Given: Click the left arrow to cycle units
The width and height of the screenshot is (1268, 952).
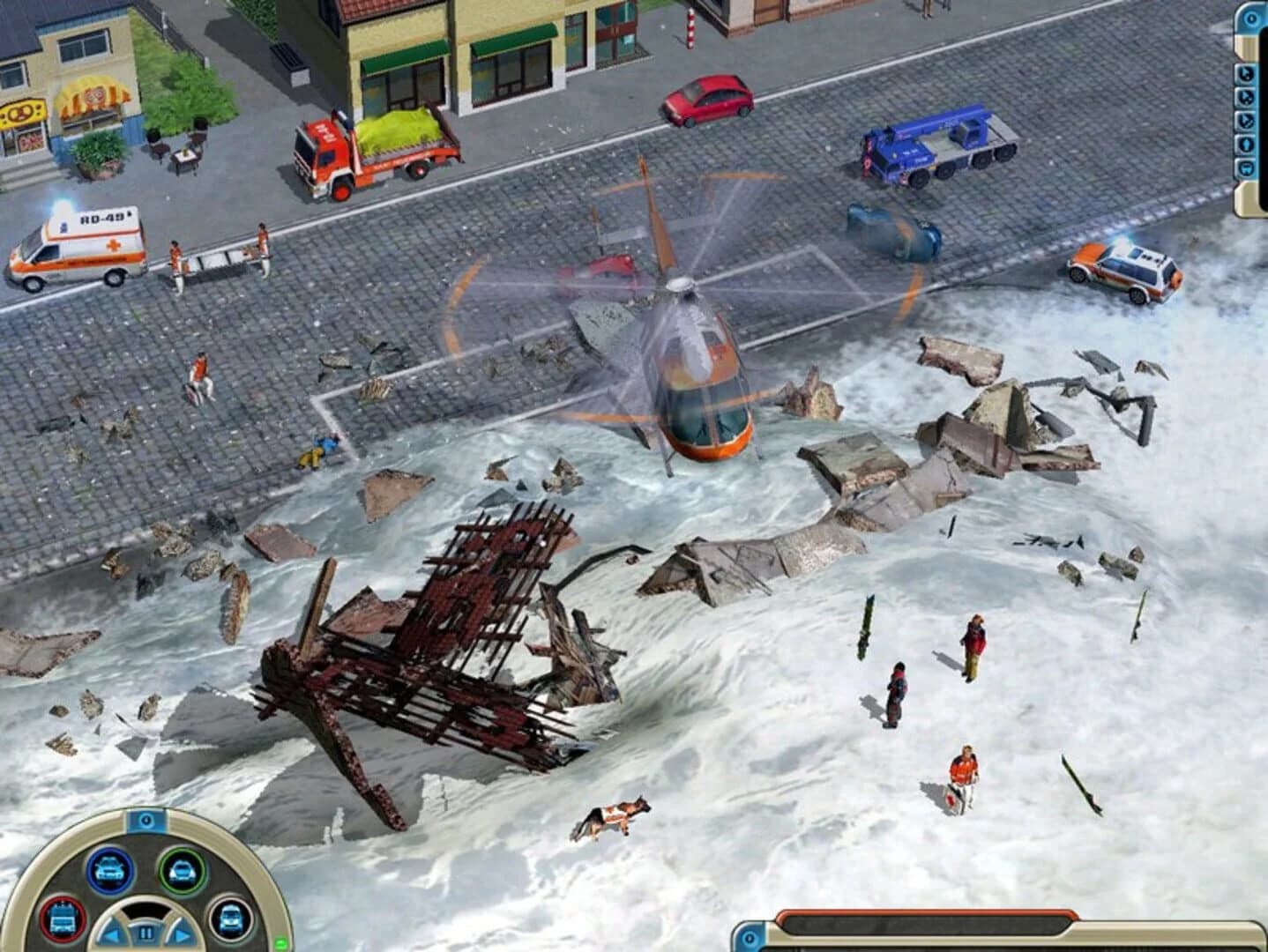Looking at the screenshot, I should [113, 933].
